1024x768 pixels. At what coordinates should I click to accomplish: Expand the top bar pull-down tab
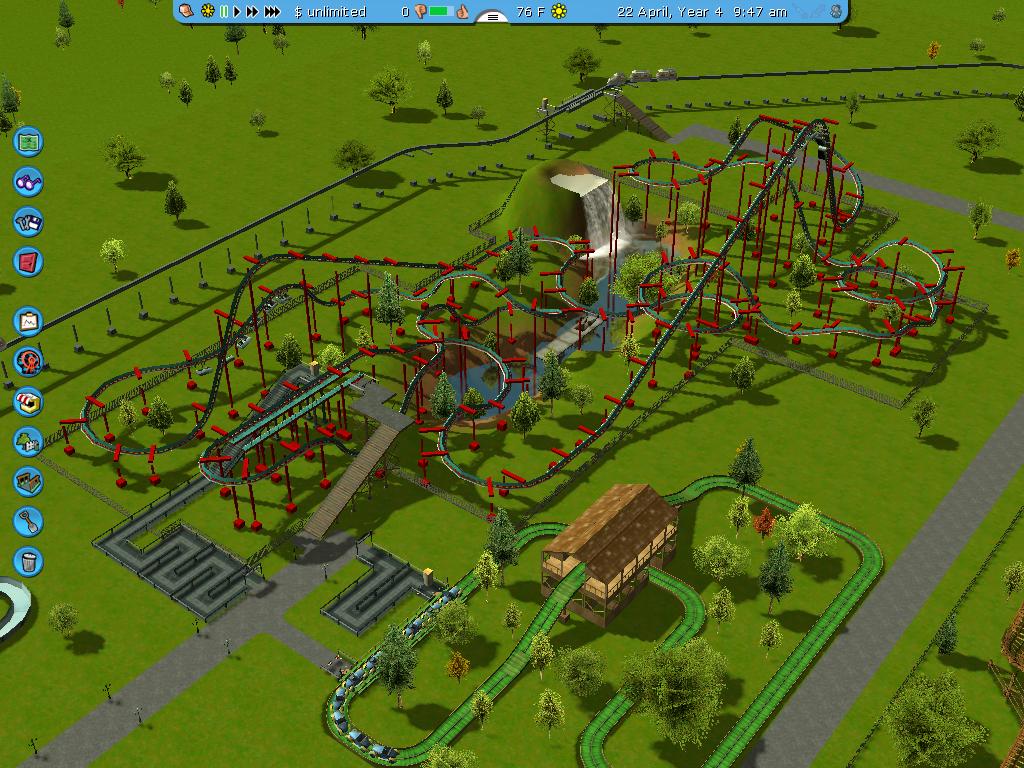coord(491,17)
